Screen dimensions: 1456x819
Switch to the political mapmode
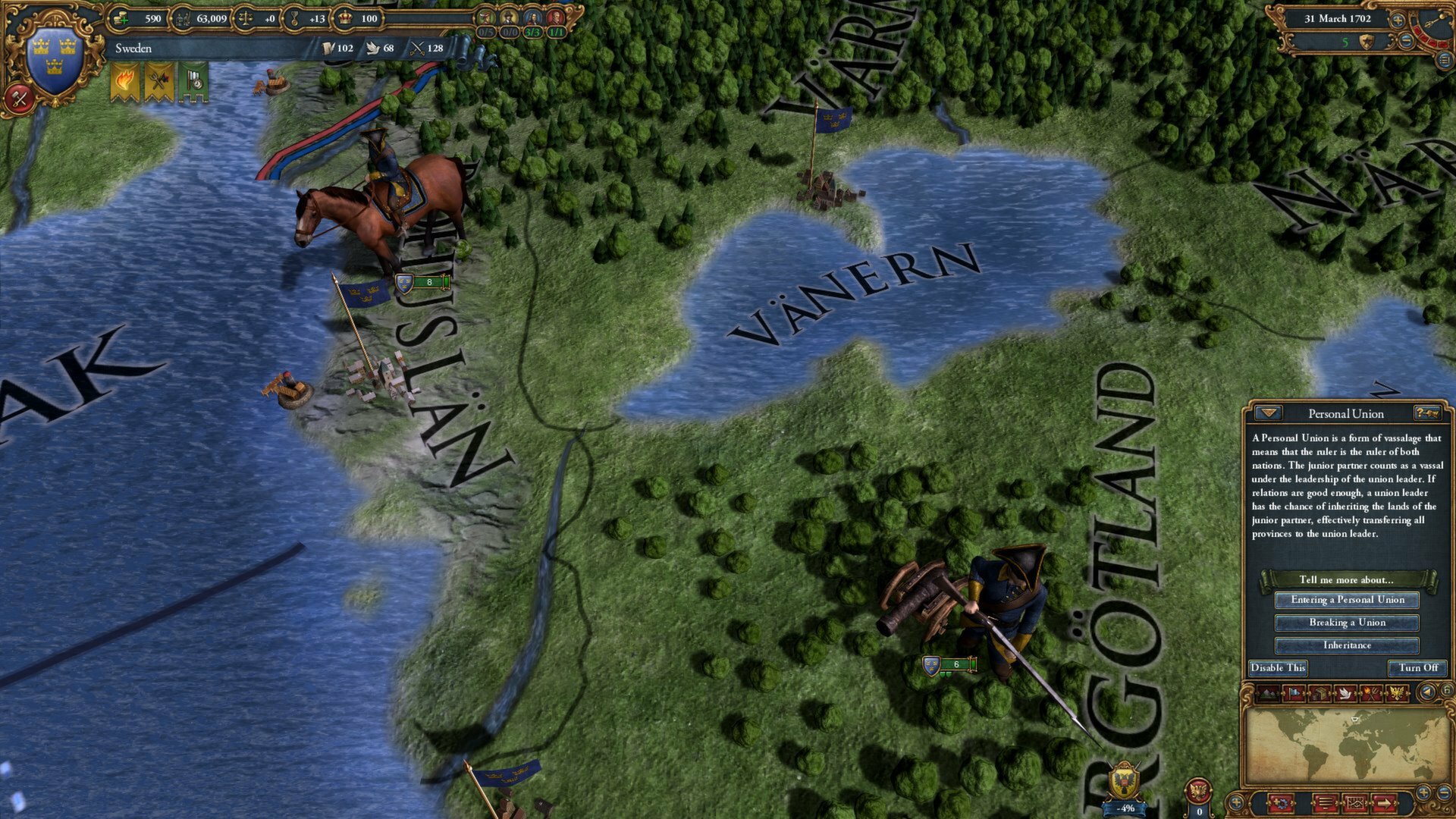coord(1294,692)
